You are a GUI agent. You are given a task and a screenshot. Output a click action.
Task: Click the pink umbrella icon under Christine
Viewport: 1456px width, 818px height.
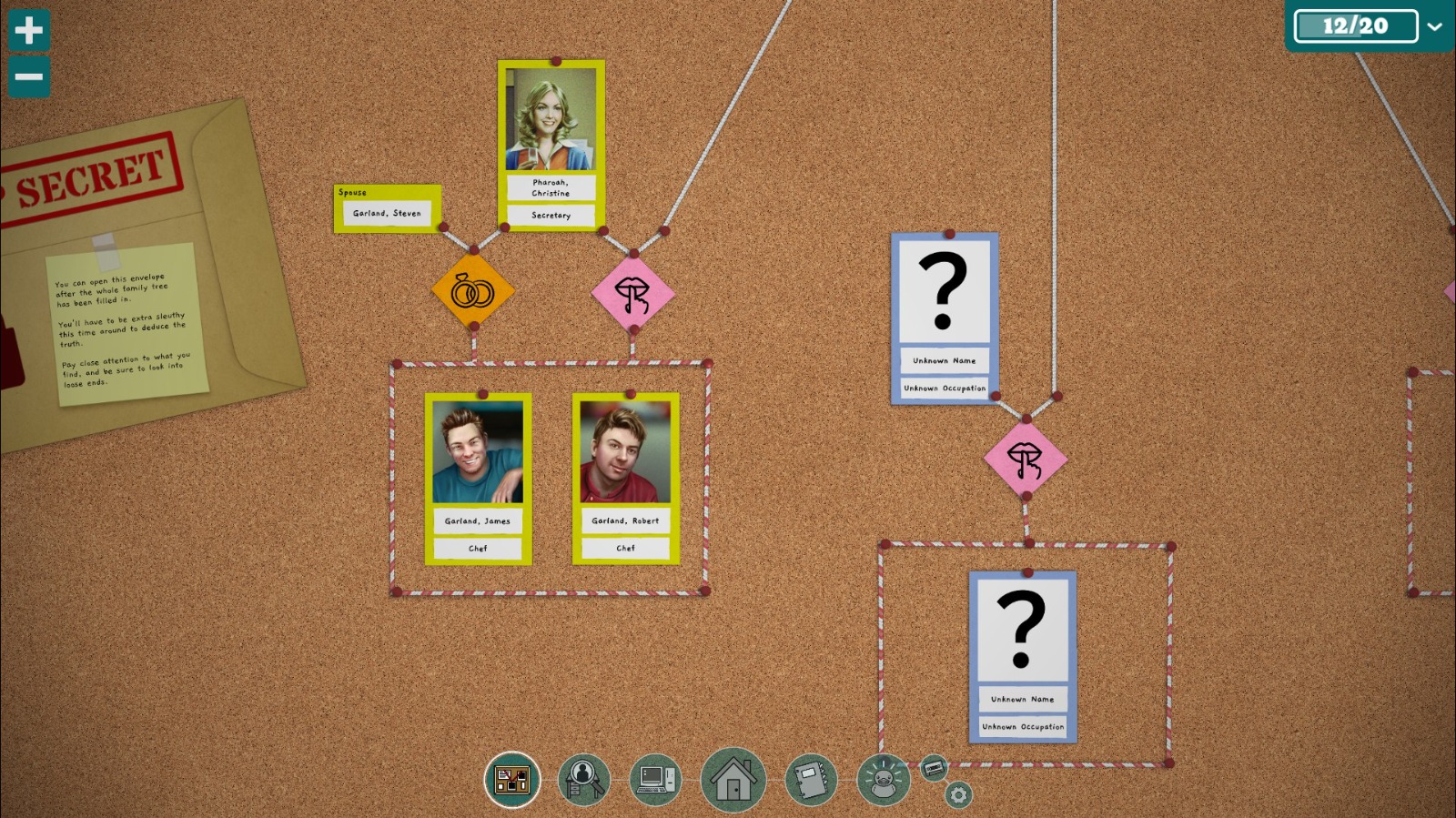[633, 290]
